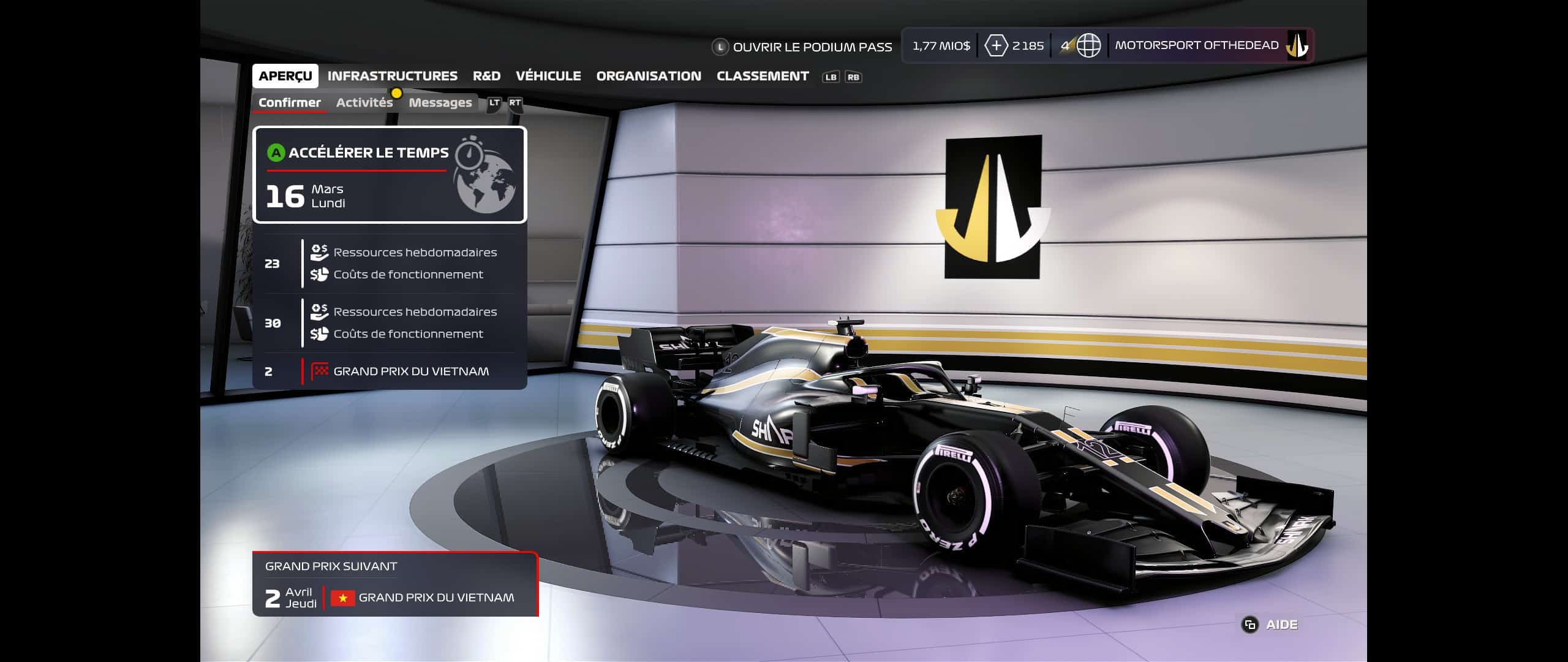The height and width of the screenshot is (662, 1568).
Task: Click the hexagon plus resource points icon
Action: [x=996, y=46]
